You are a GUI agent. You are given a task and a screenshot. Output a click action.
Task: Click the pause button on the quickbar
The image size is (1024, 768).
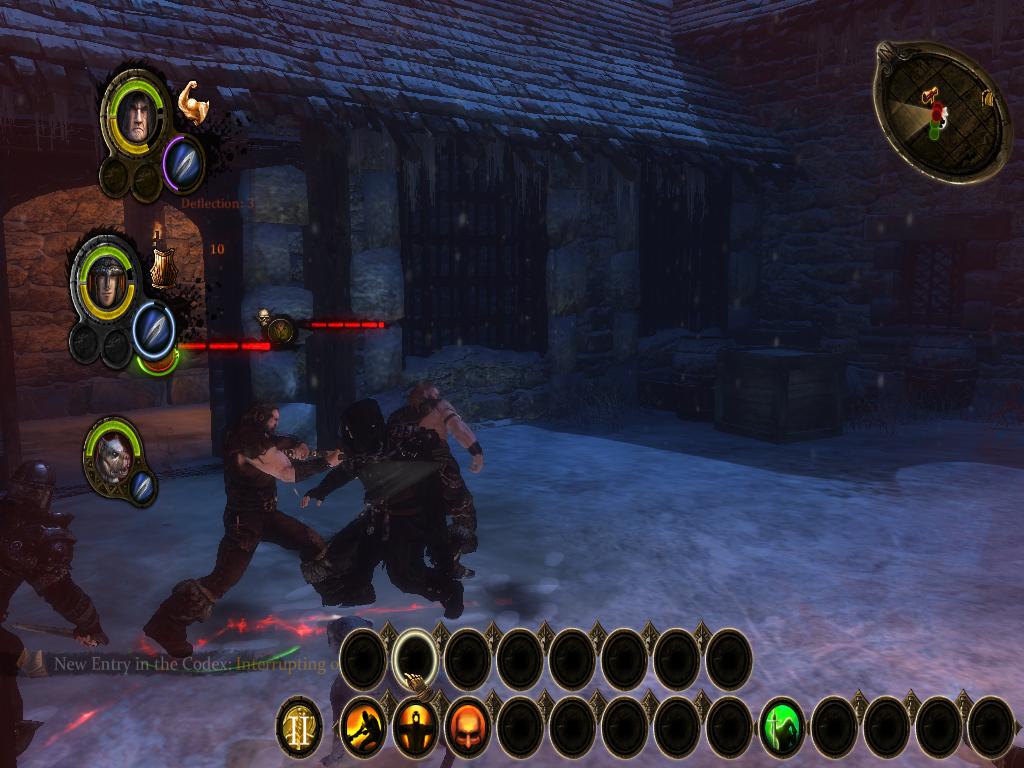[299, 727]
